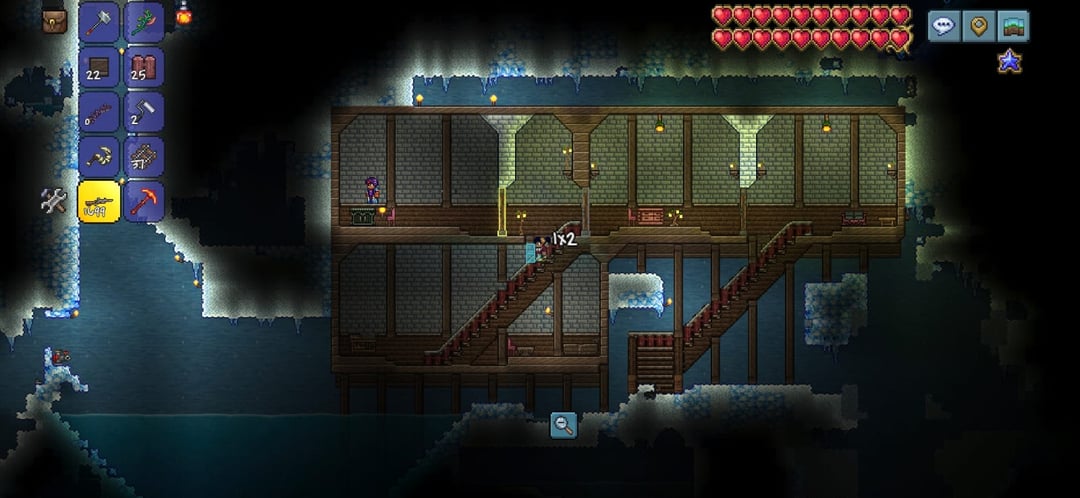Click the magnifying glass zoom button
This screenshot has height=498, width=1080.
click(x=564, y=425)
